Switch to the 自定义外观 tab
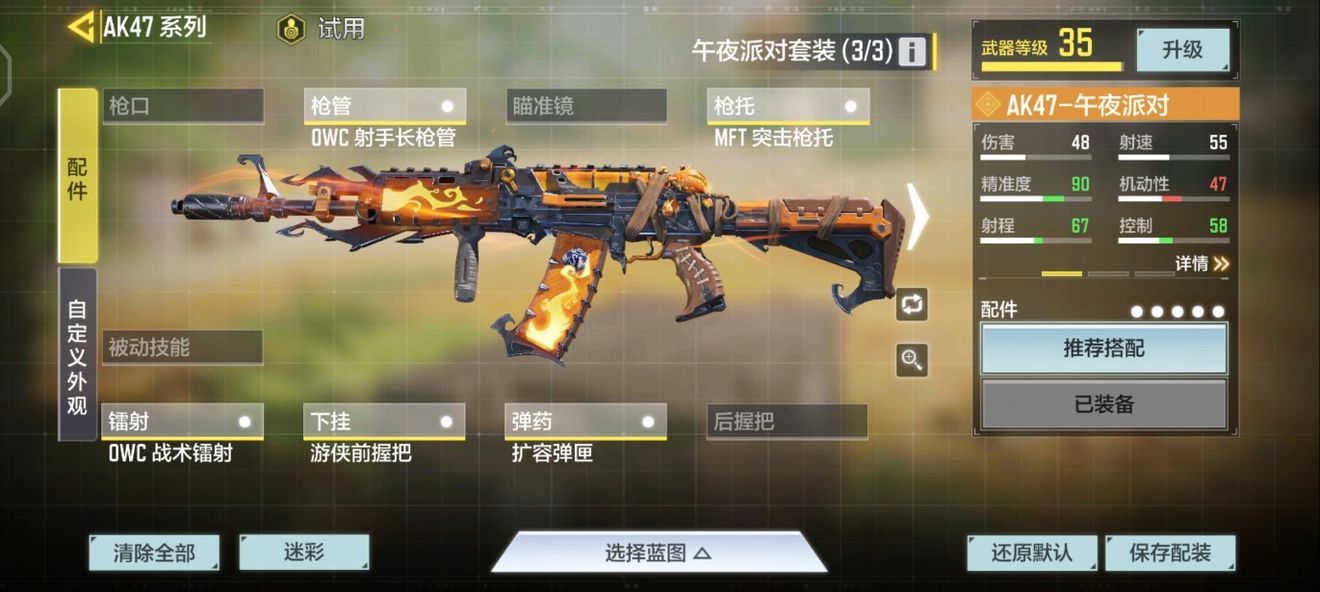The image size is (1320, 592). (x=77, y=354)
